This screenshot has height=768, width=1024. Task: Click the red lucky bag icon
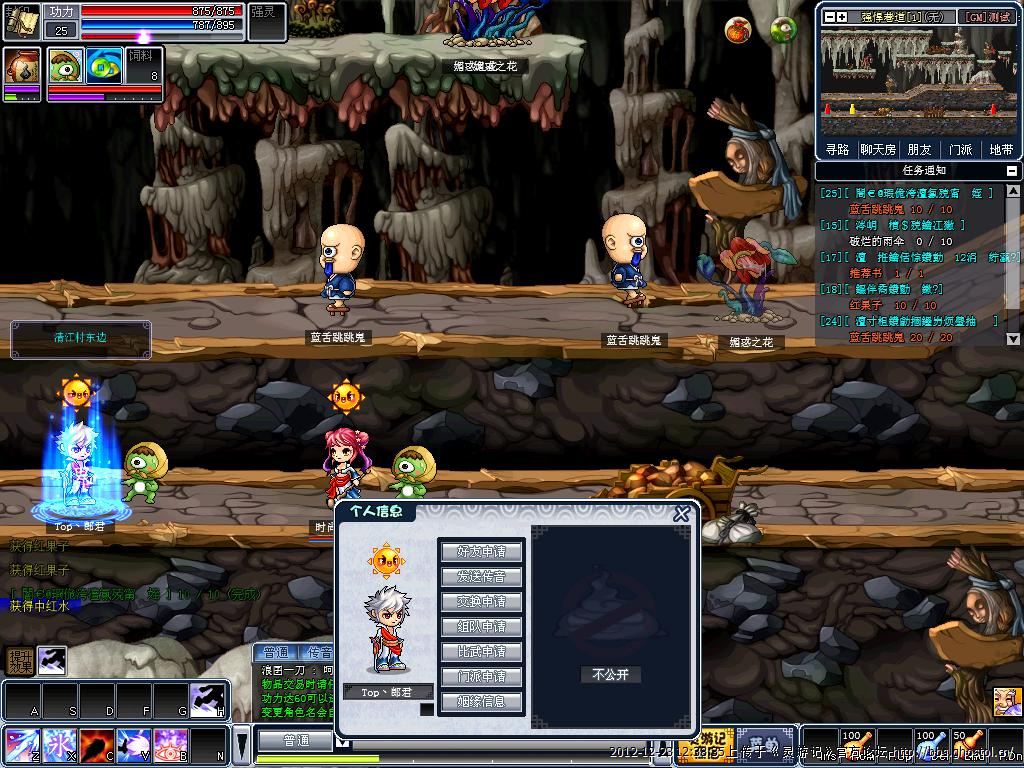738,30
